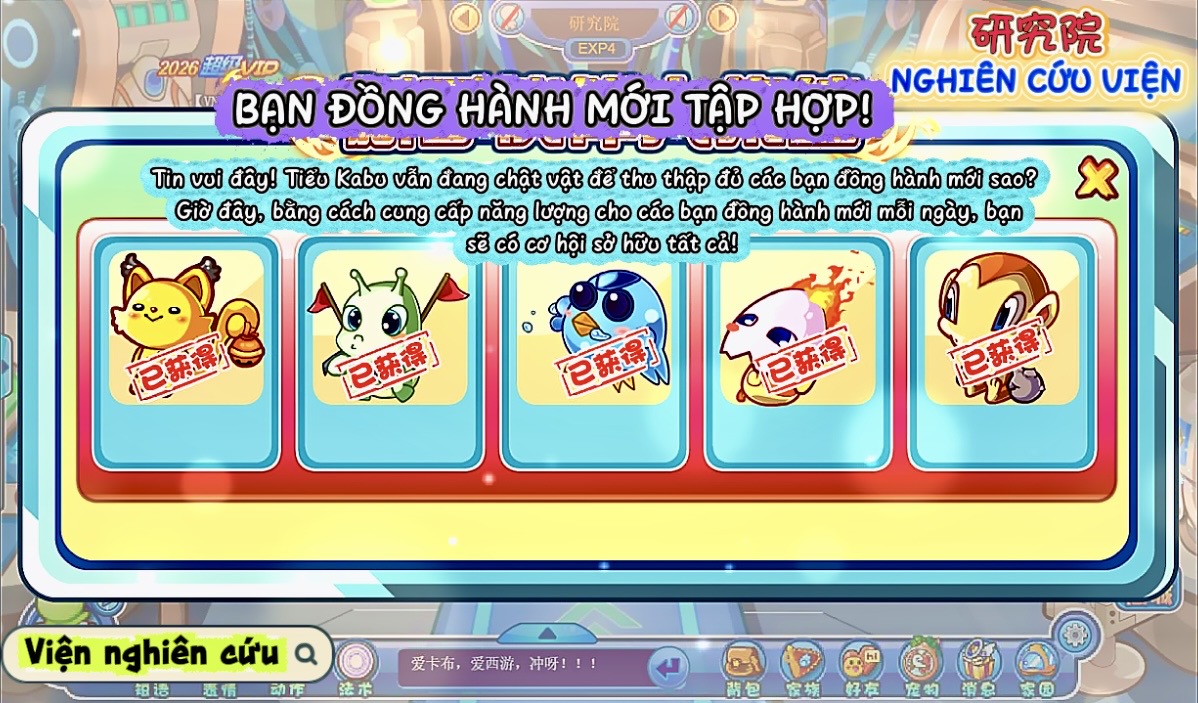Open the home (家园) icon

pyautogui.click(x=1036, y=664)
